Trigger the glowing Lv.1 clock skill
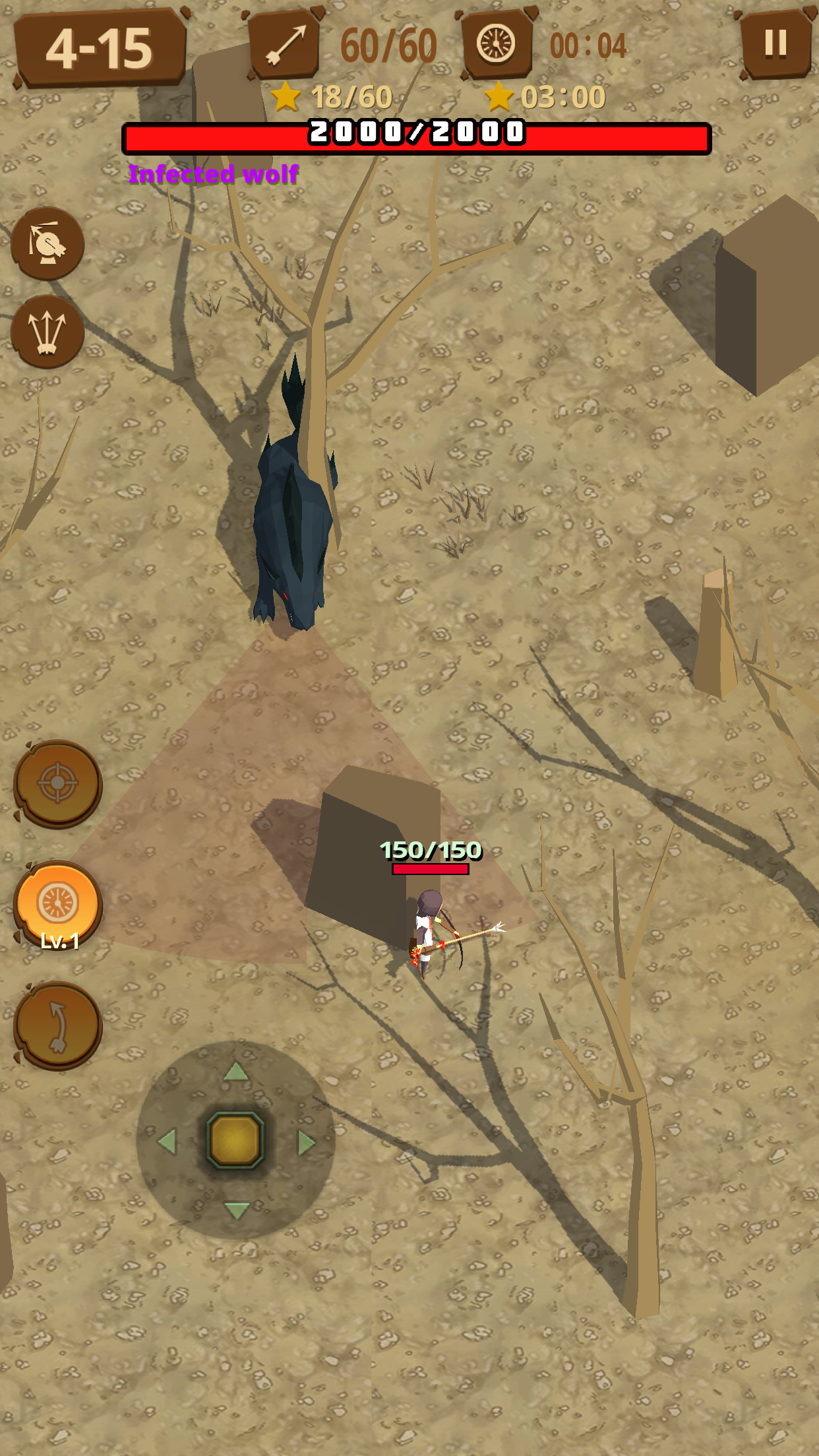Viewport: 819px width, 1456px height. (x=58, y=905)
